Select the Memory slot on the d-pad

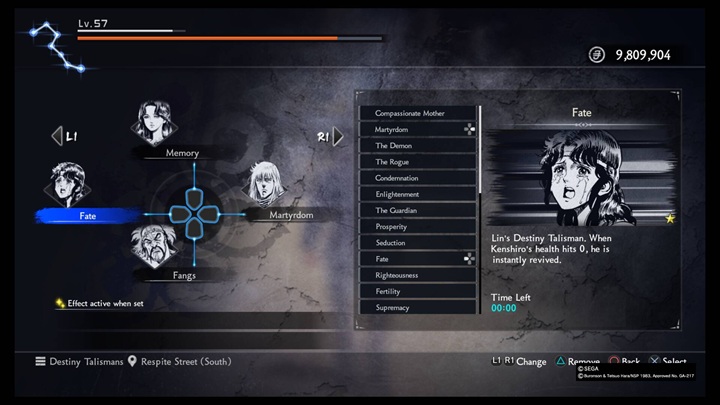tap(160, 125)
